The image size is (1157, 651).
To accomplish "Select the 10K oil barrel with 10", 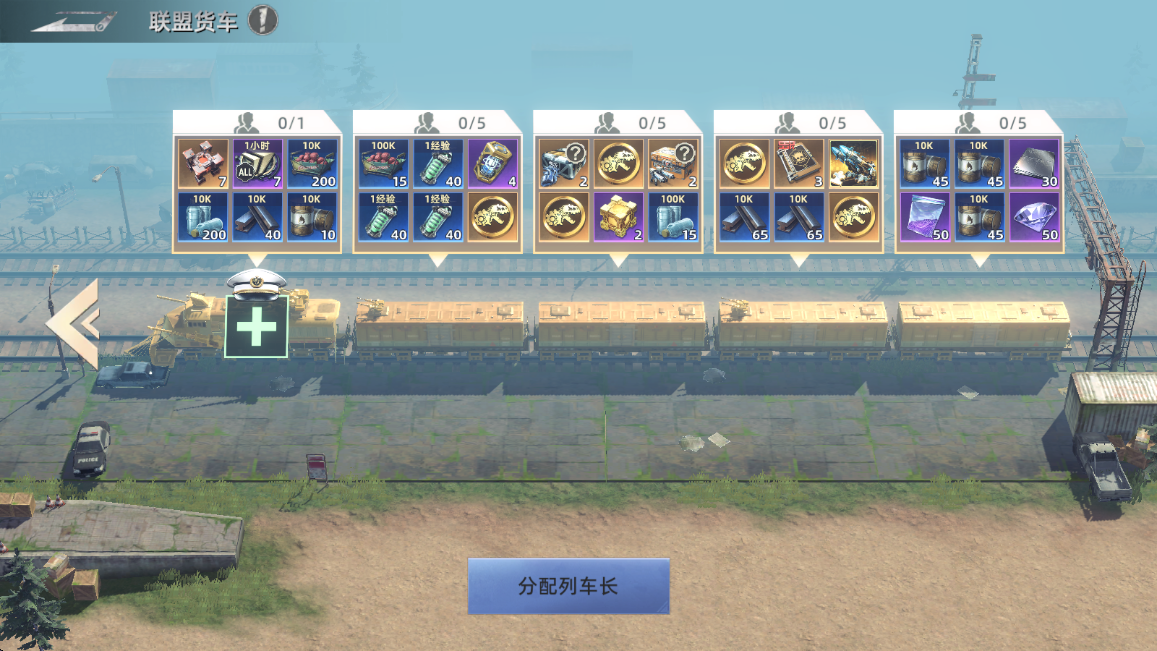I will click(313, 218).
